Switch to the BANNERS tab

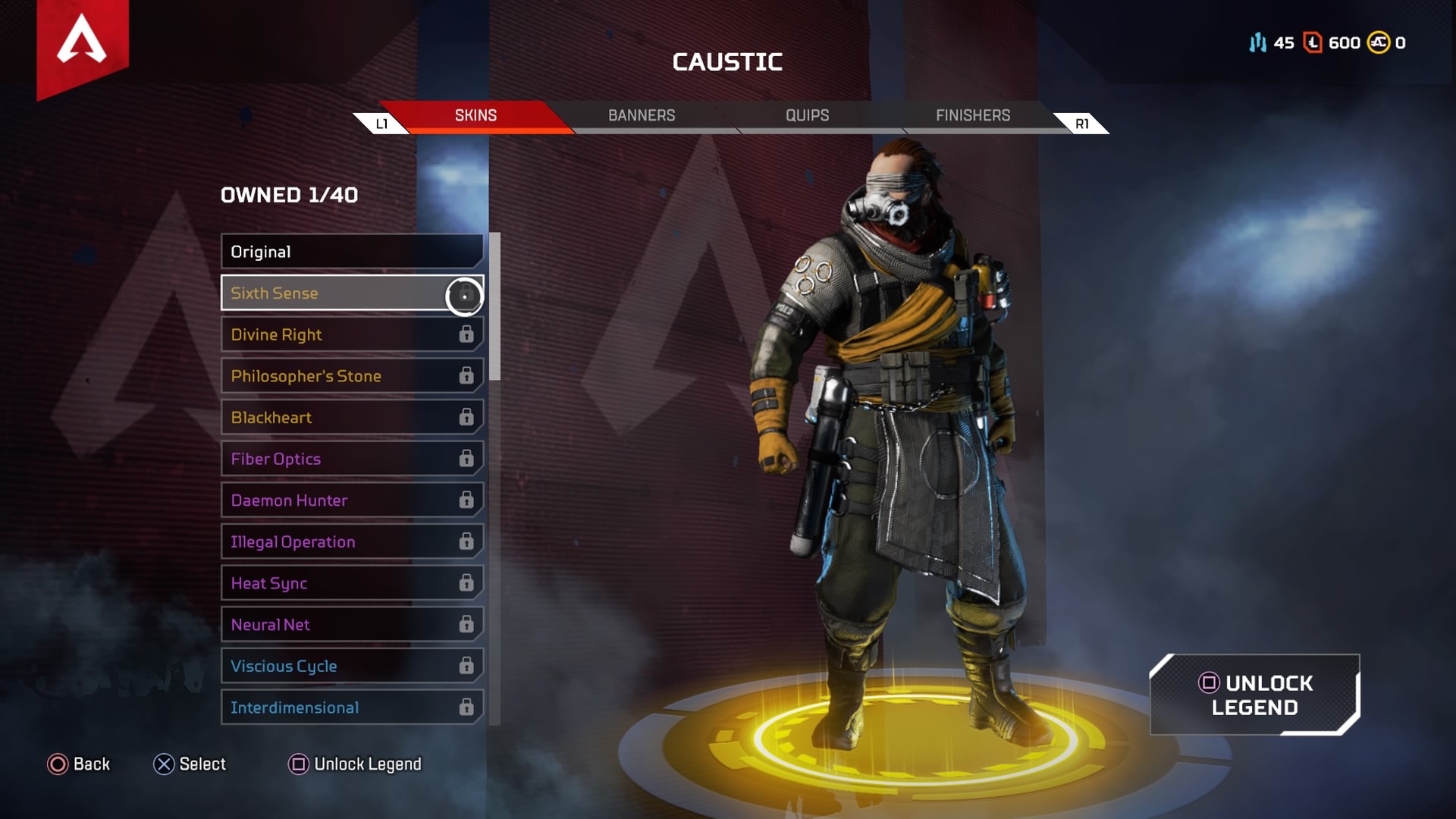pyautogui.click(x=642, y=115)
